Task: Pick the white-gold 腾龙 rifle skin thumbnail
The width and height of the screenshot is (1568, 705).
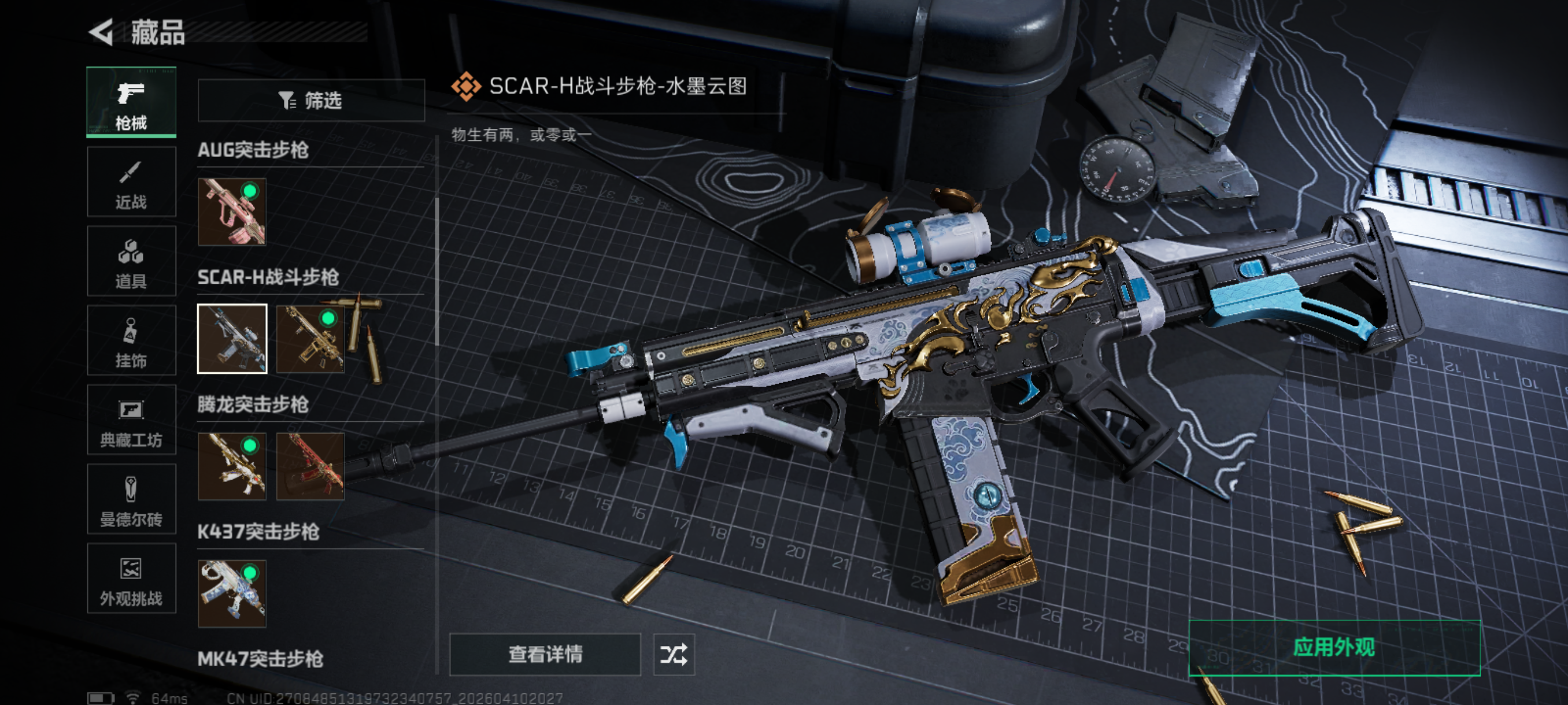Action: point(232,466)
